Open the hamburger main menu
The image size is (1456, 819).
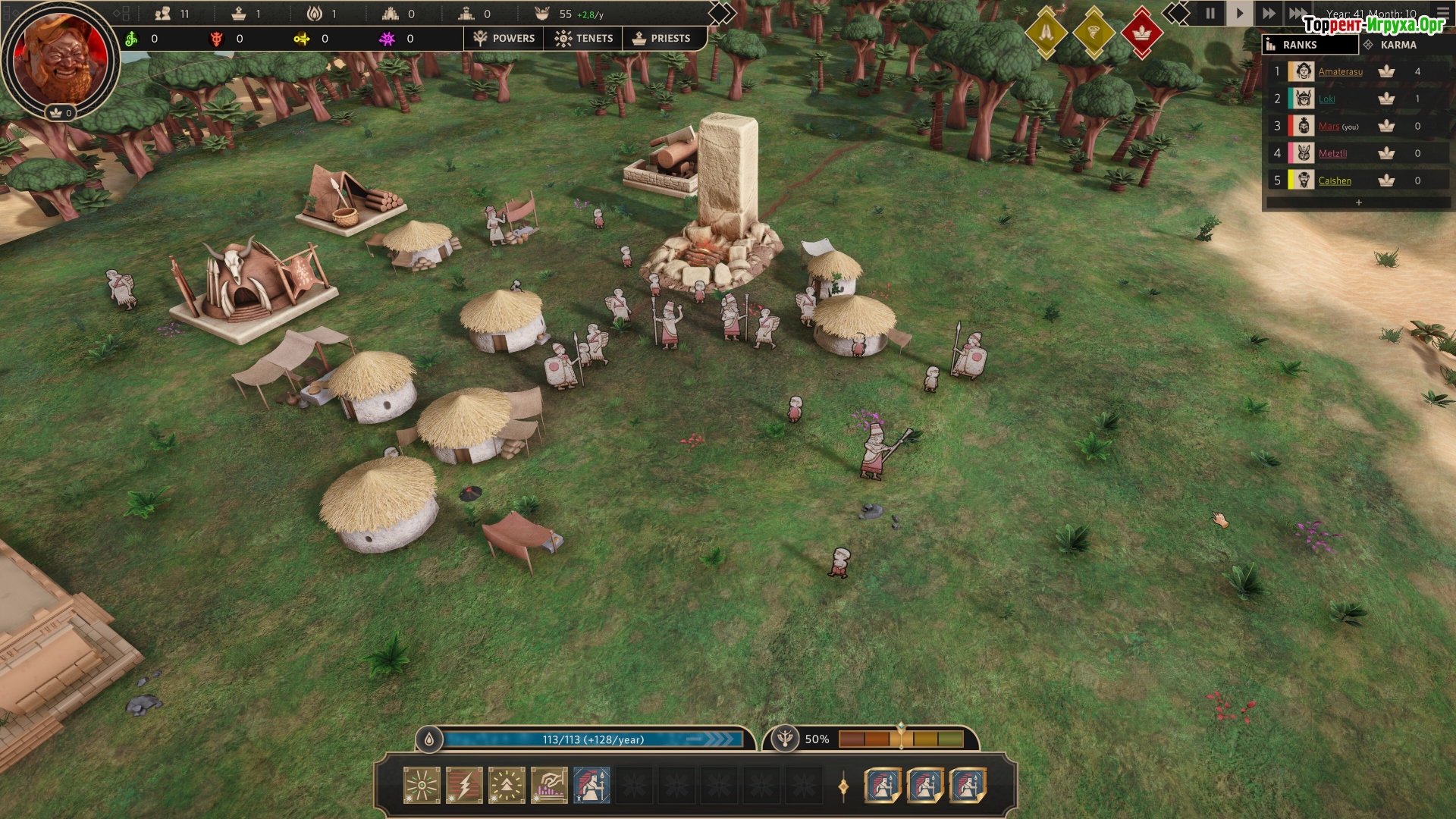1442,12
